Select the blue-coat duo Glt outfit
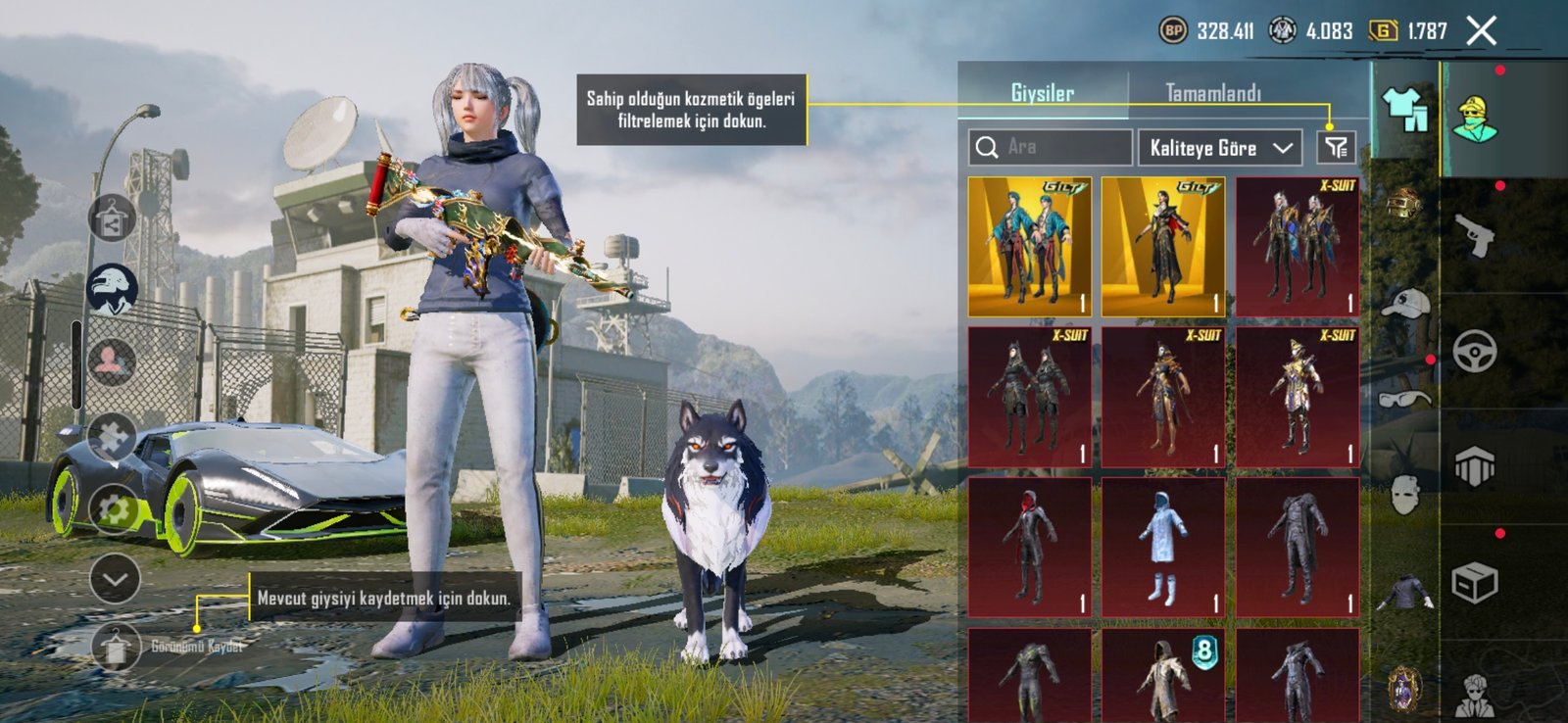 click(x=1030, y=247)
